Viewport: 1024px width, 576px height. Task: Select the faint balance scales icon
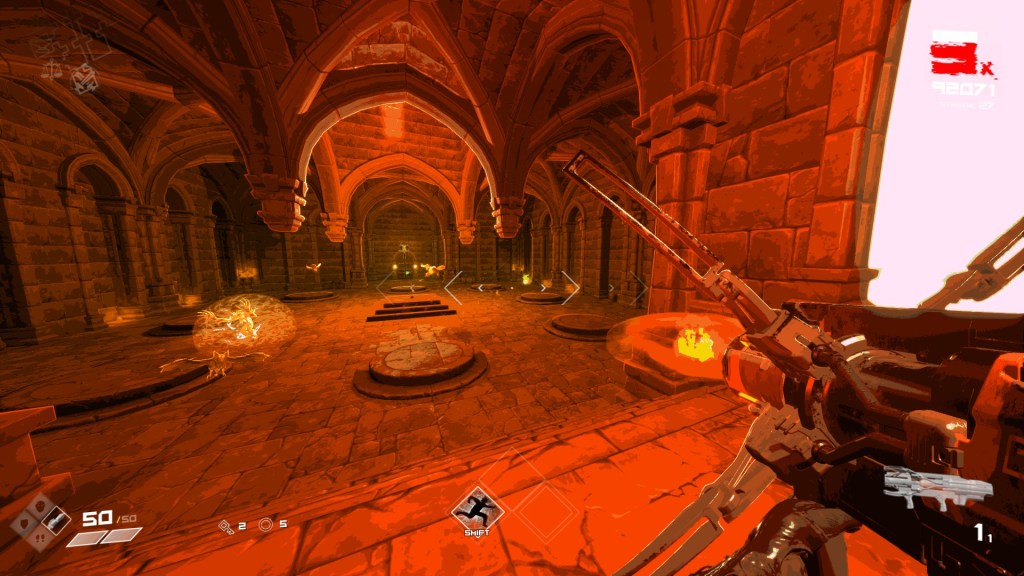pos(51,69)
